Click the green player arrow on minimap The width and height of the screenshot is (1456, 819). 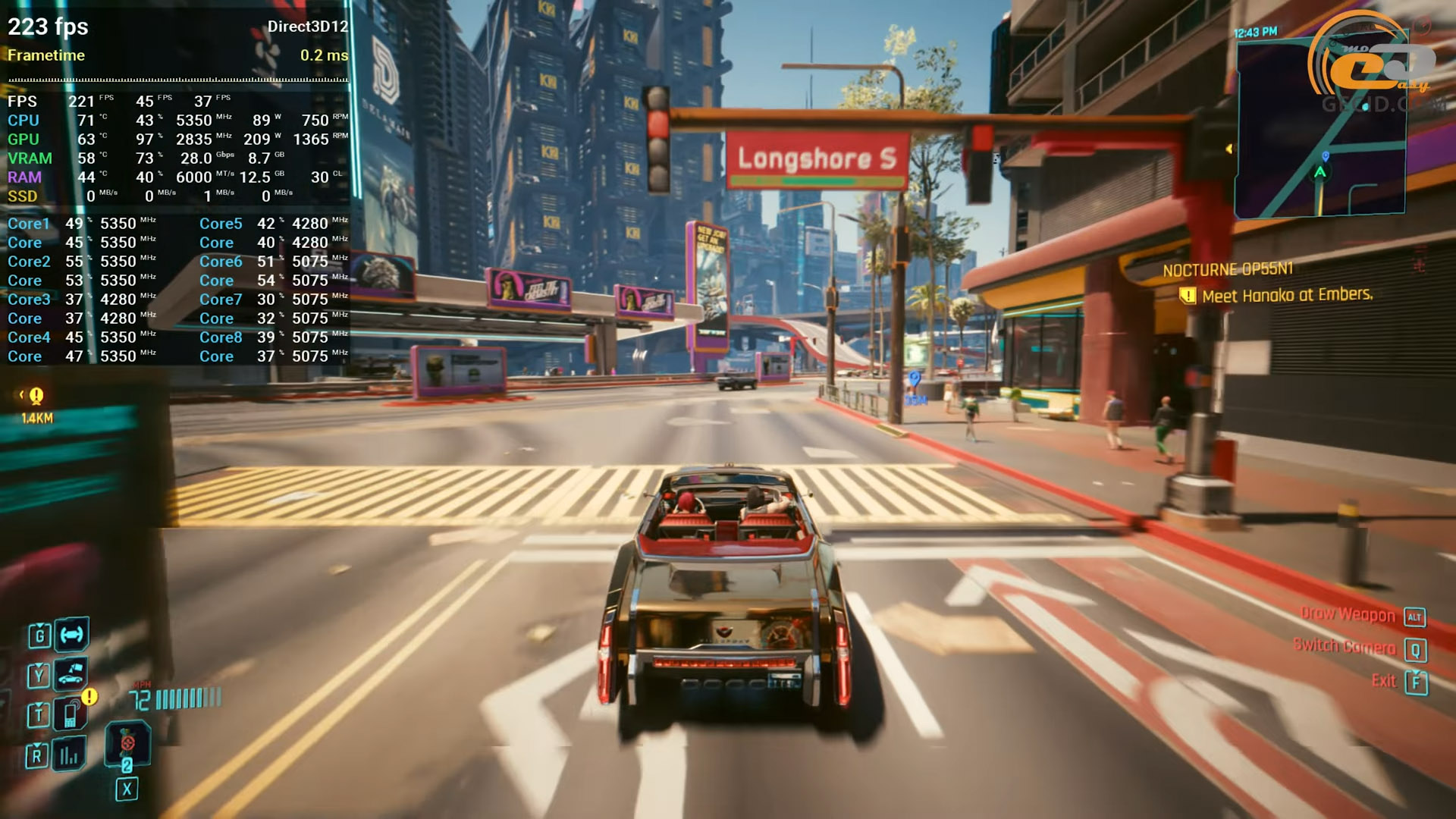click(1320, 173)
